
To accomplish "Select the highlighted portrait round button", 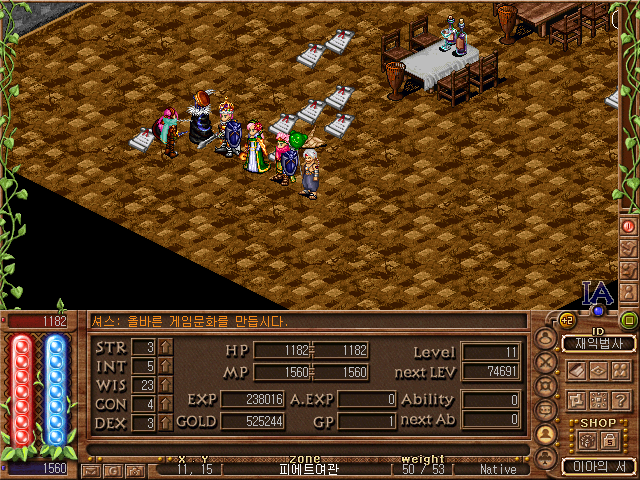I will (546, 435).
